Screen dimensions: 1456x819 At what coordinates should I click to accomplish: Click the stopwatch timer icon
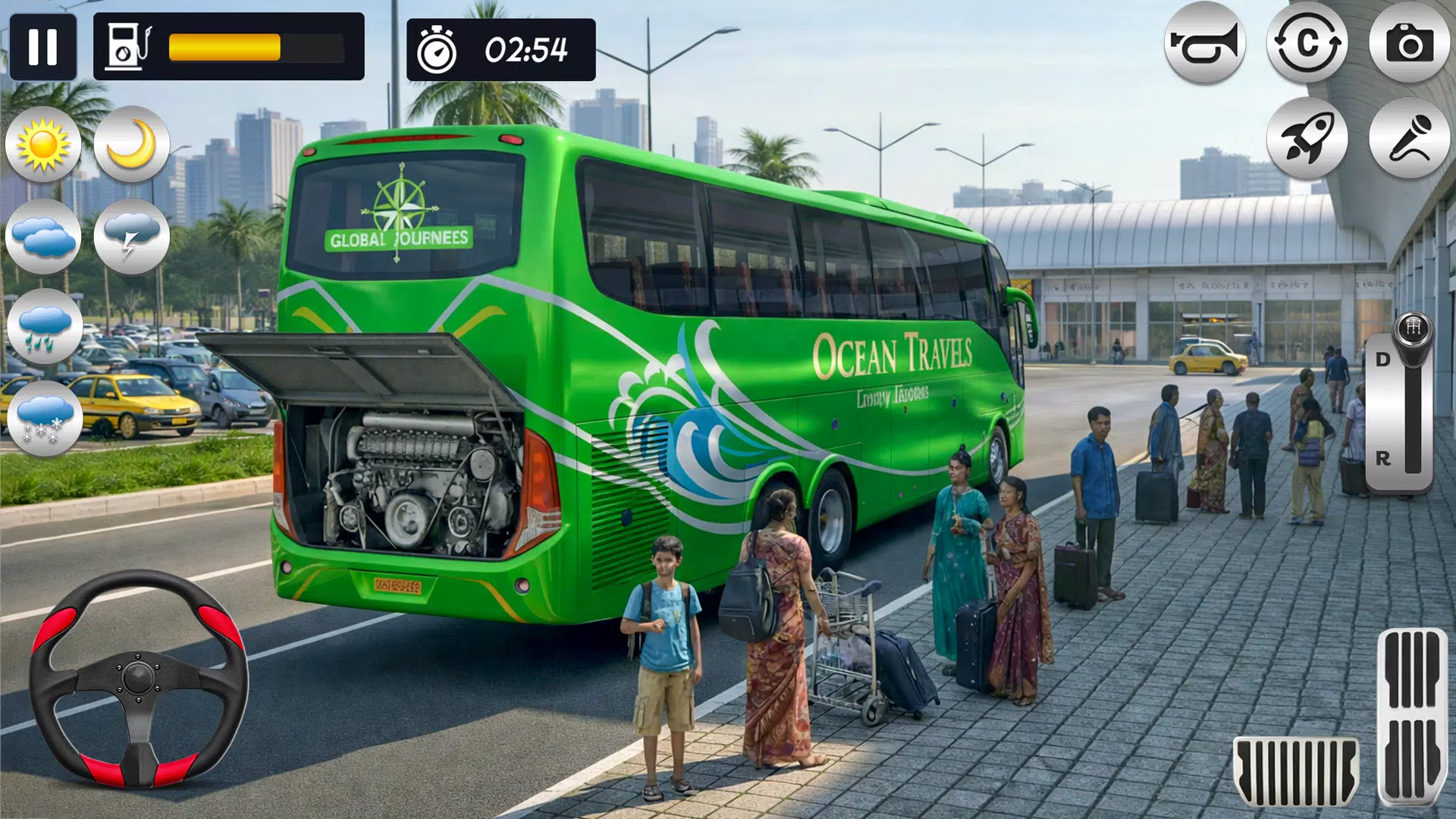coord(438,51)
